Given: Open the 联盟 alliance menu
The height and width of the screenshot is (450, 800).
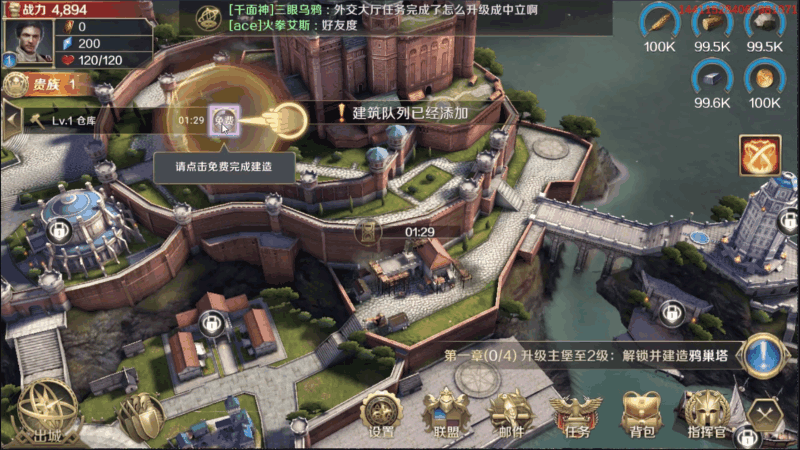Looking at the screenshot, I should pyautogui.click(x=445, y=414).
